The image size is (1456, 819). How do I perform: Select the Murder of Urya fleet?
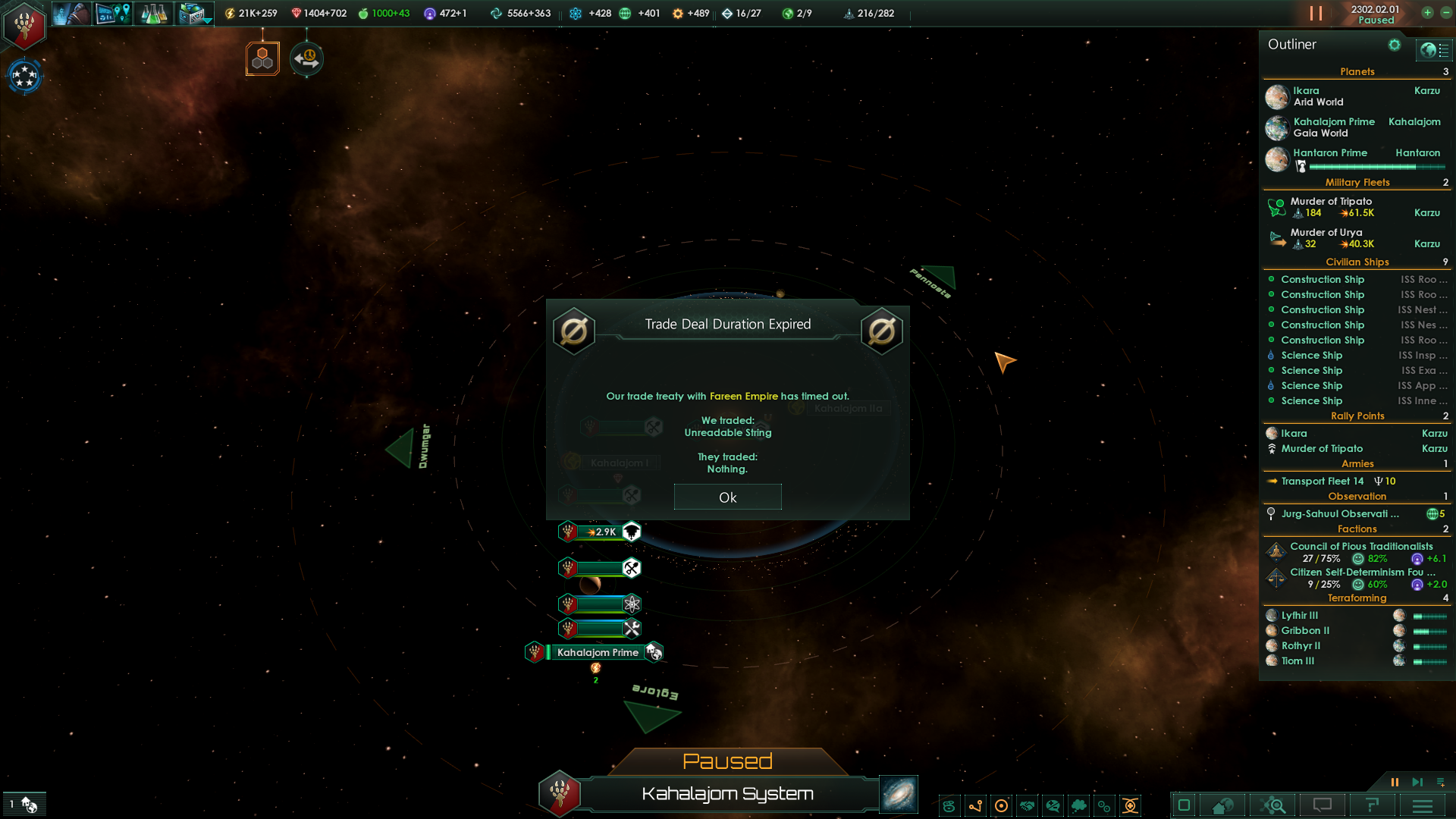click(1326, 233)
